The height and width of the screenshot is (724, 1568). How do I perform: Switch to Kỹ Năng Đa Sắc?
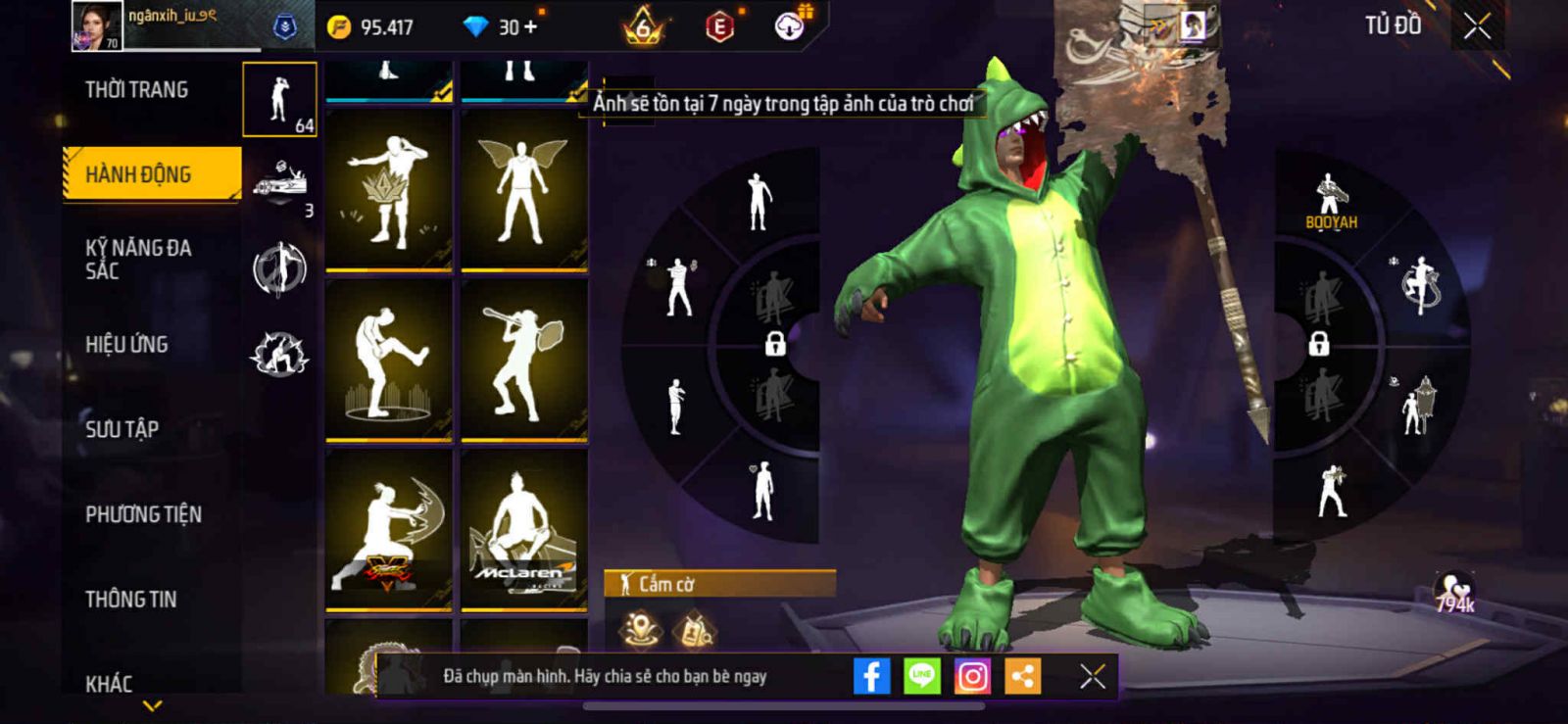(139, 260)
